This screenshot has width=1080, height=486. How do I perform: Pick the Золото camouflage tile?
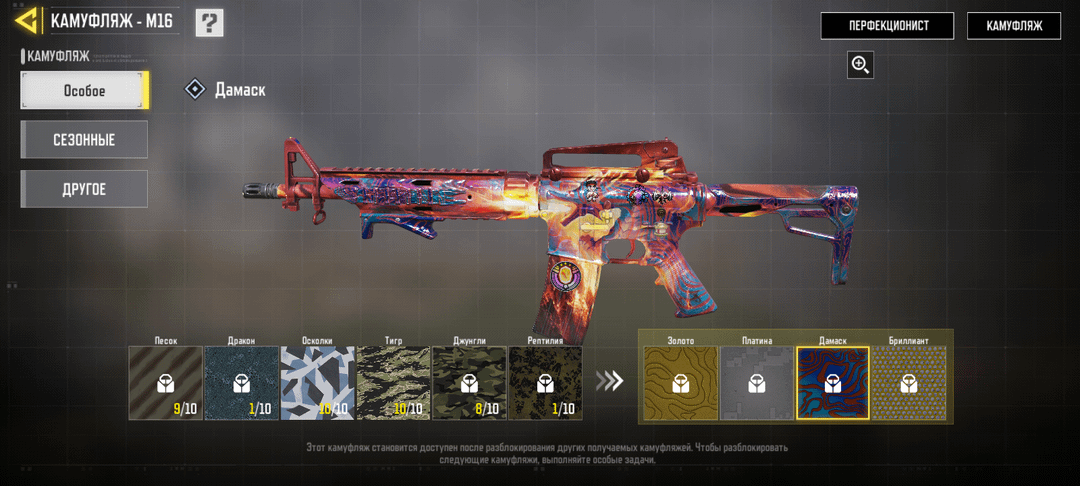click(x=680, y=383)
